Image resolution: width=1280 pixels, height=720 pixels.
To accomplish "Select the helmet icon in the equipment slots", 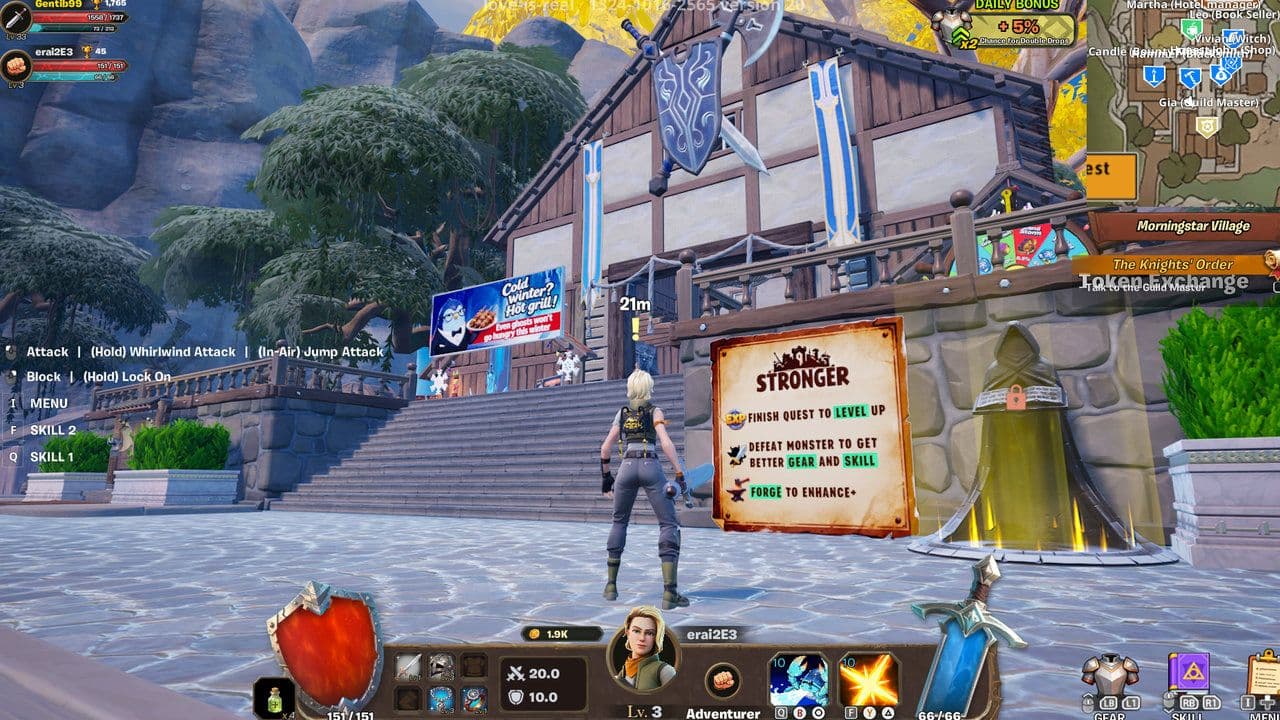I will click(x=441, y=667).
